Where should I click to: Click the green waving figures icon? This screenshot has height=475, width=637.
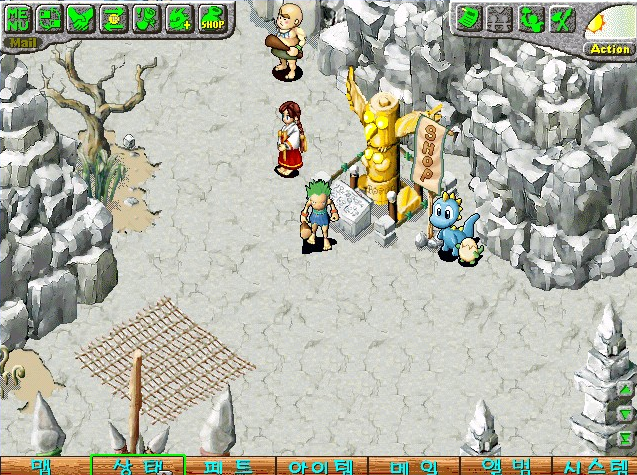[x=531, y=17]
